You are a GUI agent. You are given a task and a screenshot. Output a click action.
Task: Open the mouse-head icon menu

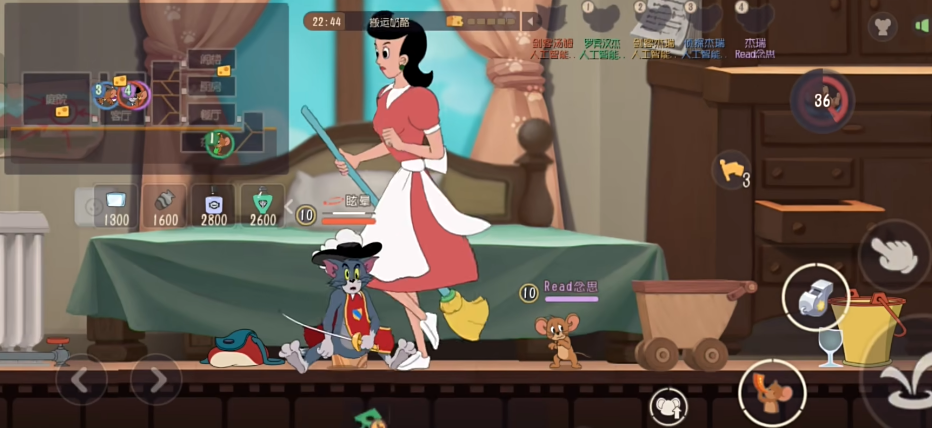point(881,26)
